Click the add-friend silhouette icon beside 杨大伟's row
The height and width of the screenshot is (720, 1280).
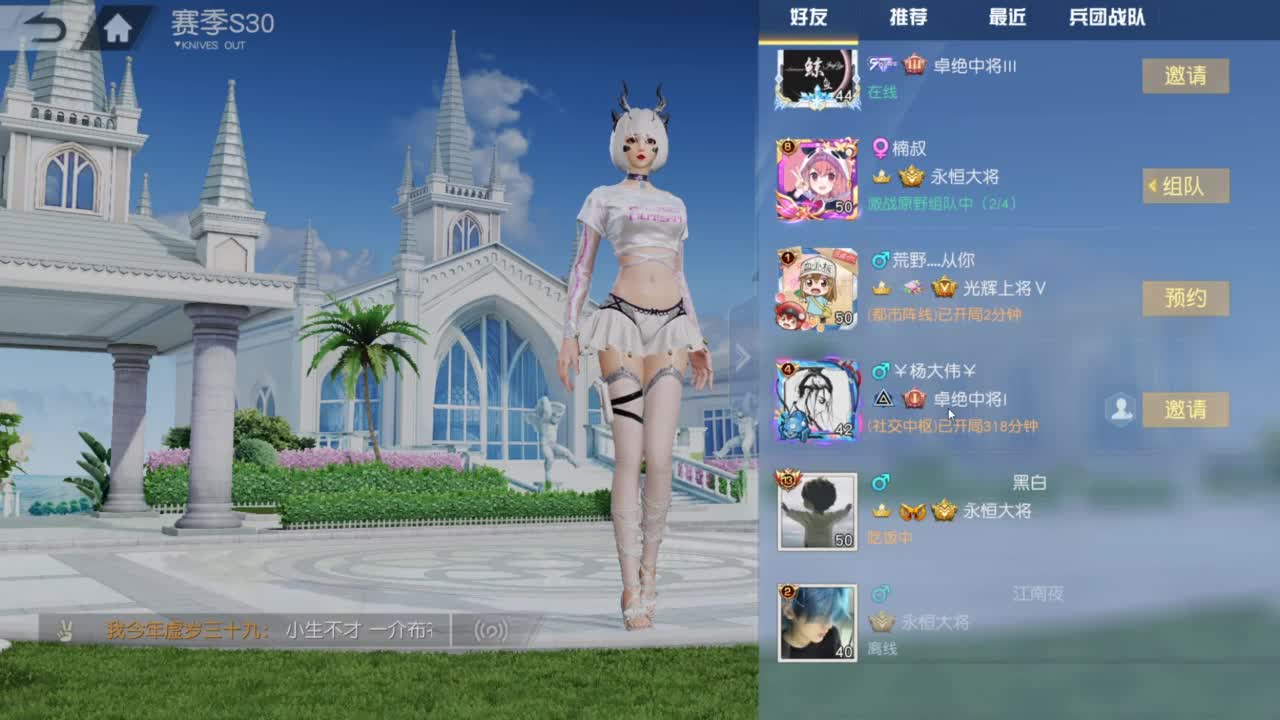(1122, 410)
